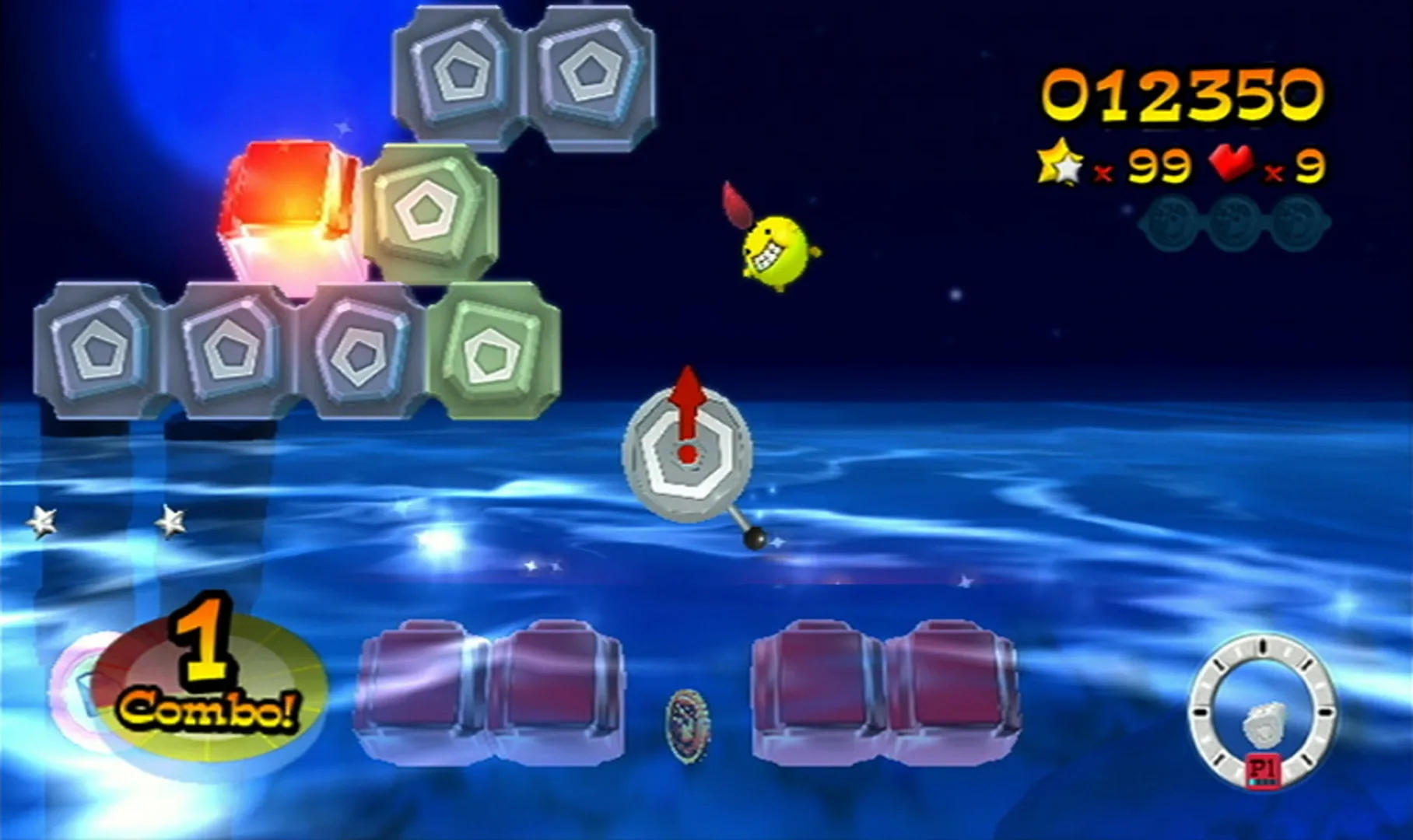
Task: Toggle the P1 indicator on the ring gauge
Action: (x=1264, y=768)
